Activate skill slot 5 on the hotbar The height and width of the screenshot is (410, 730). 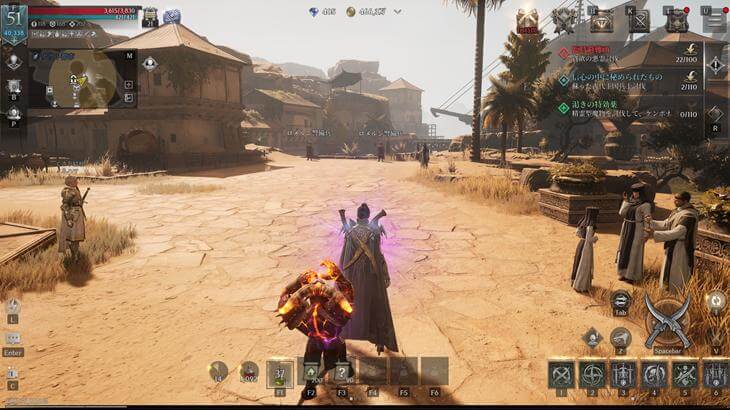(685, 375)
